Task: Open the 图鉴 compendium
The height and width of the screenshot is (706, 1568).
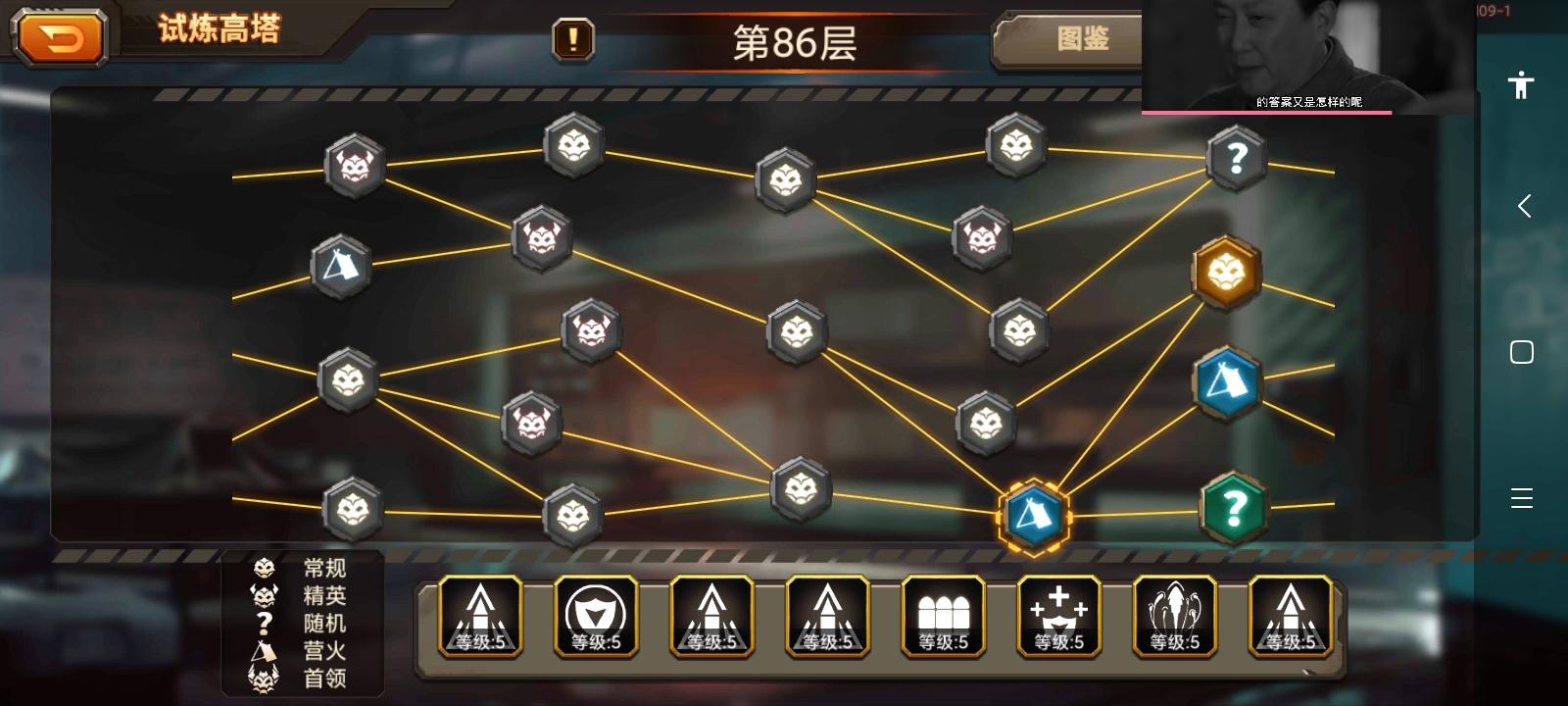Action: tap(1084, 41)
